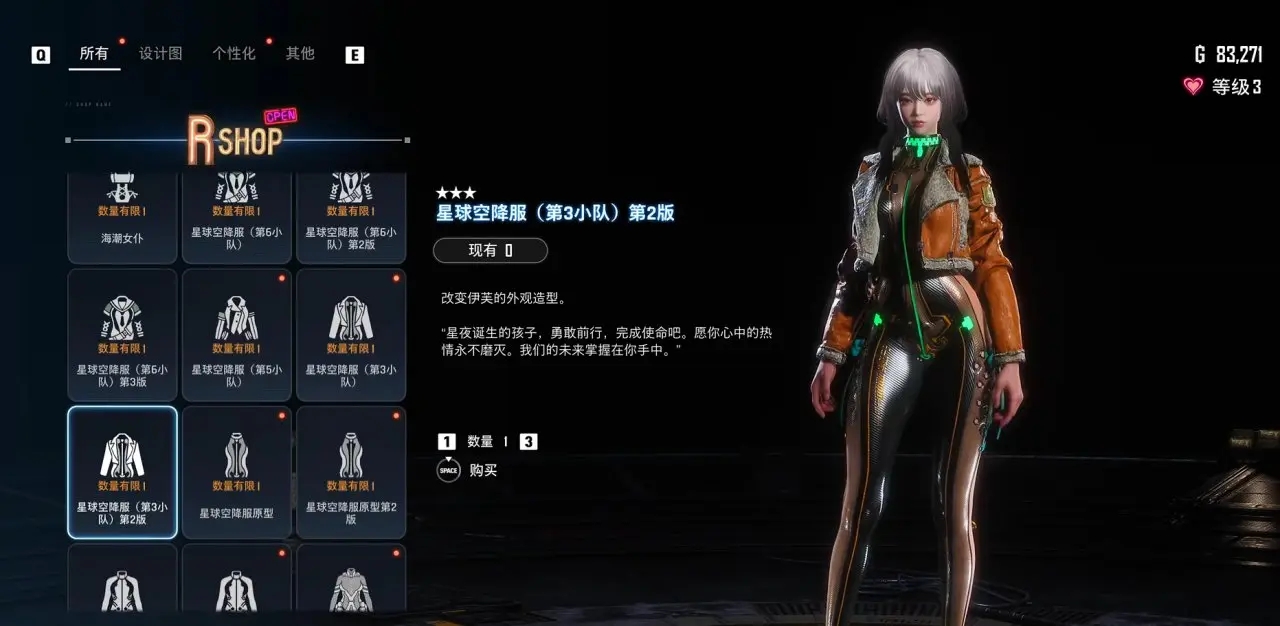The image size is (1280, 626).
Task: Select the 个性化 category tab
Action: click(x=234, y=54)
